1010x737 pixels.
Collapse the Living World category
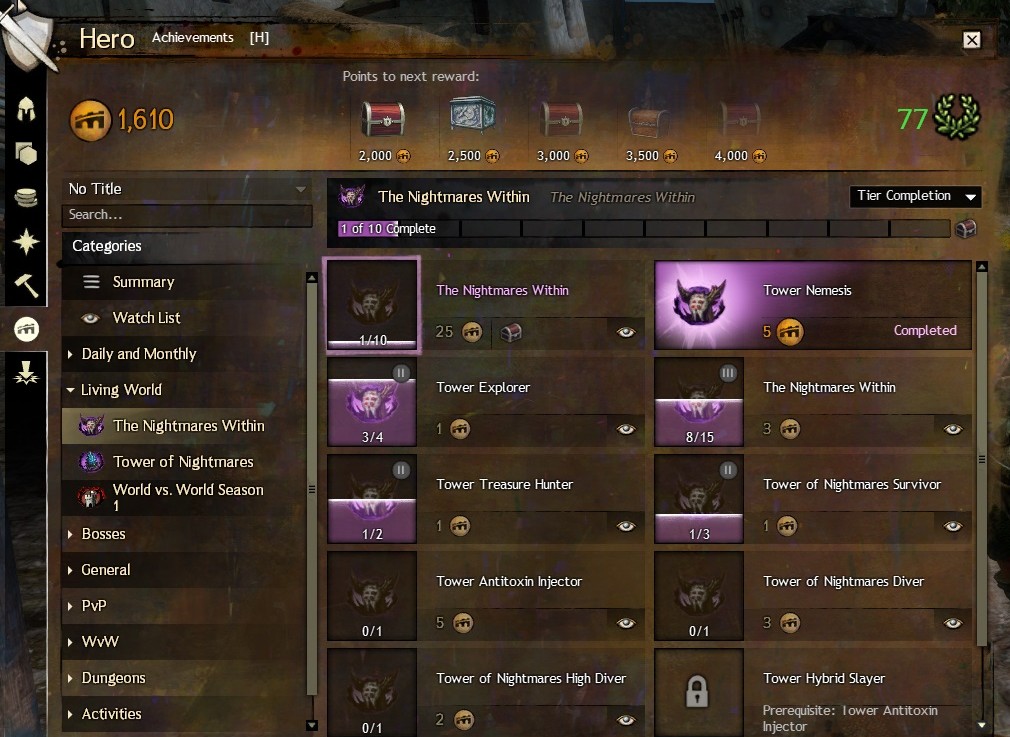click(121, 390)
